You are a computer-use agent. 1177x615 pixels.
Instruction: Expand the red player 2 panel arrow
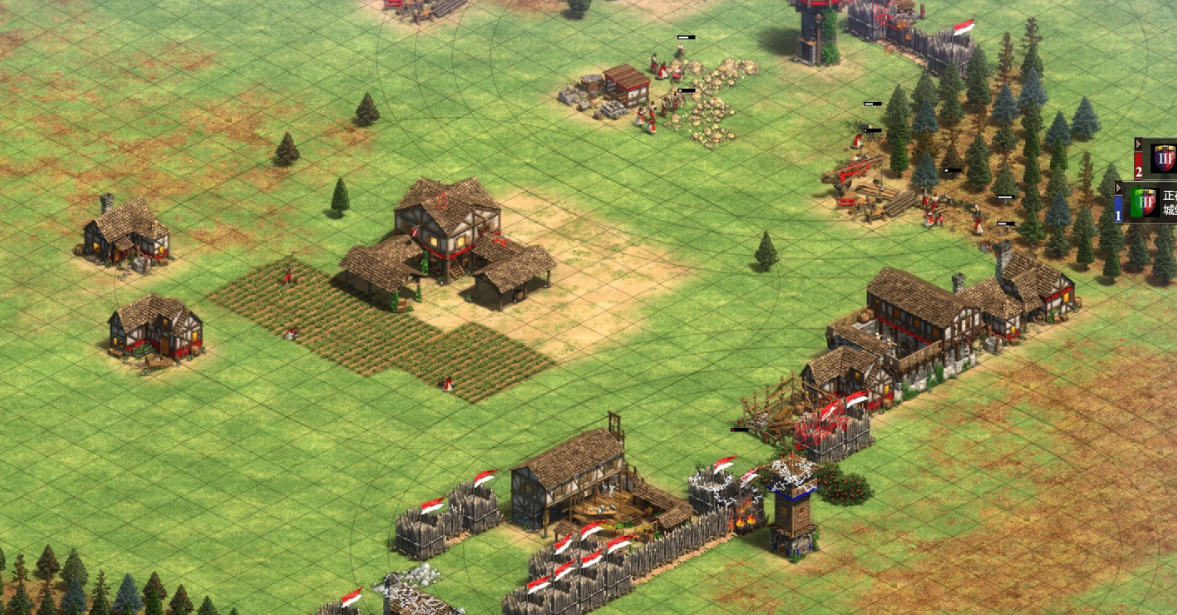tap(1138, 145)
